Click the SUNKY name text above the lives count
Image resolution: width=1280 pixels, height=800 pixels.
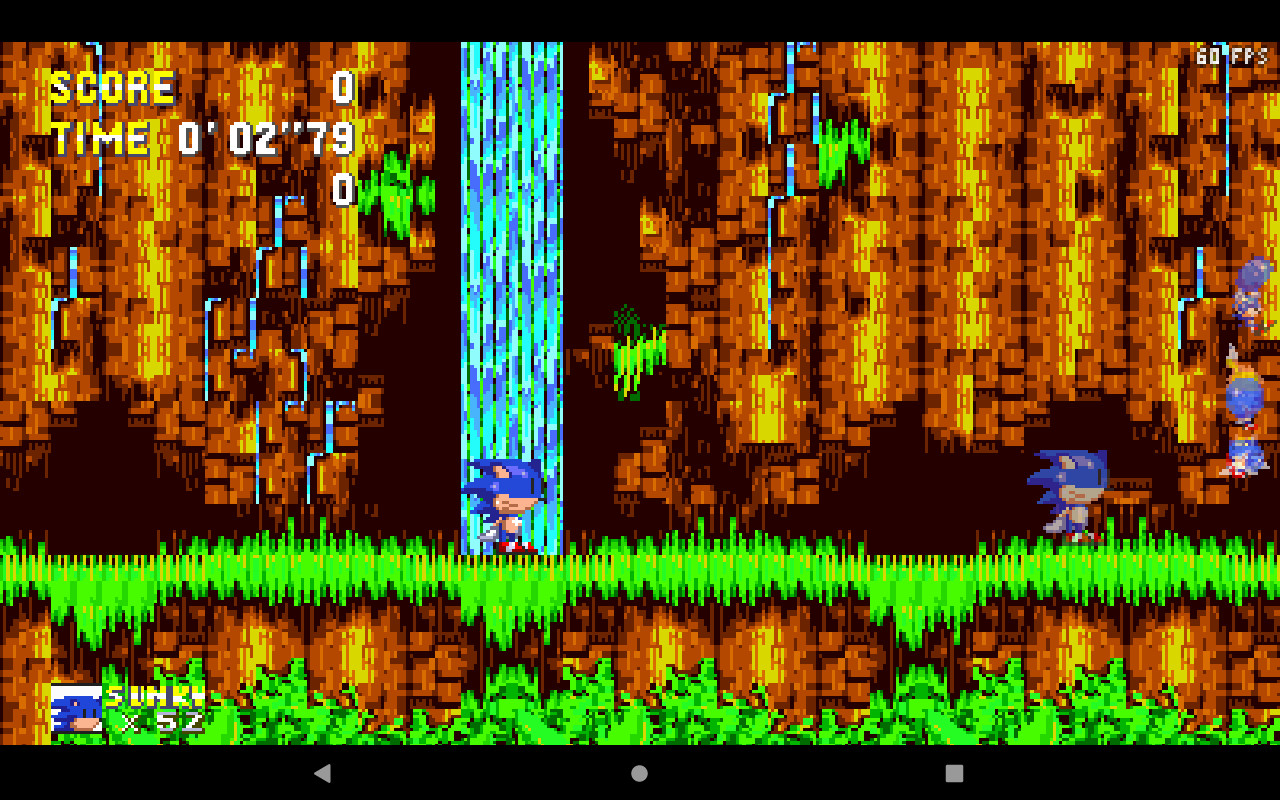(x=155, y=695)
